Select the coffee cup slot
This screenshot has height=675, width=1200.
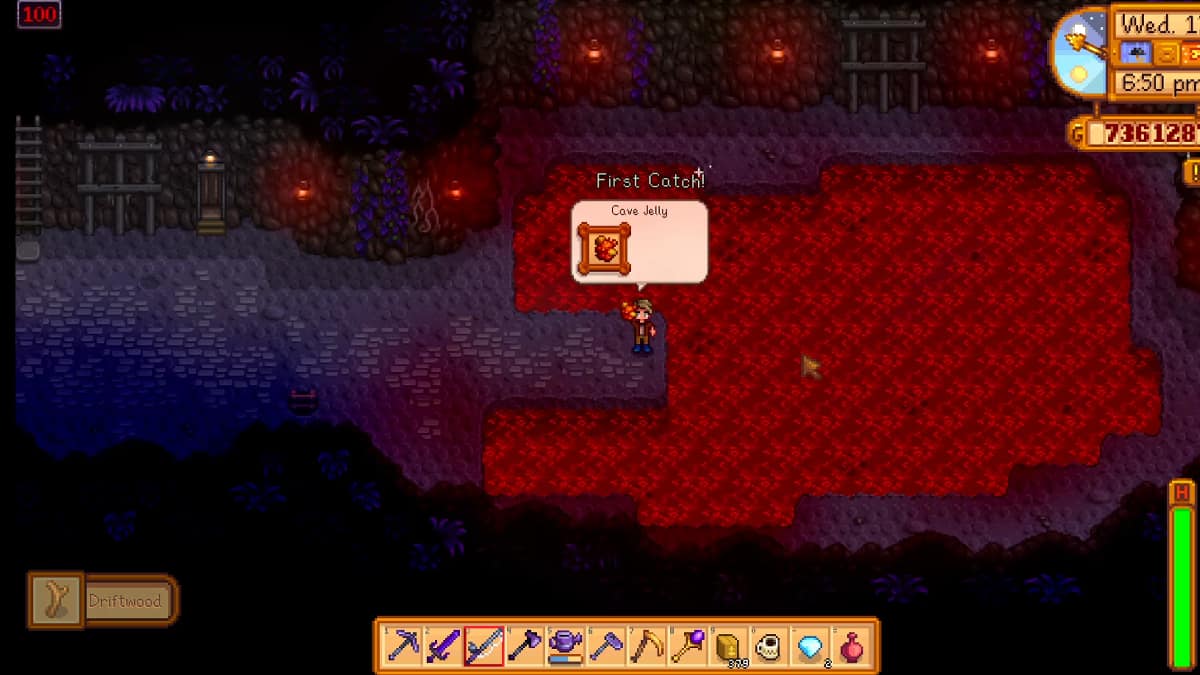click(769, 646)
